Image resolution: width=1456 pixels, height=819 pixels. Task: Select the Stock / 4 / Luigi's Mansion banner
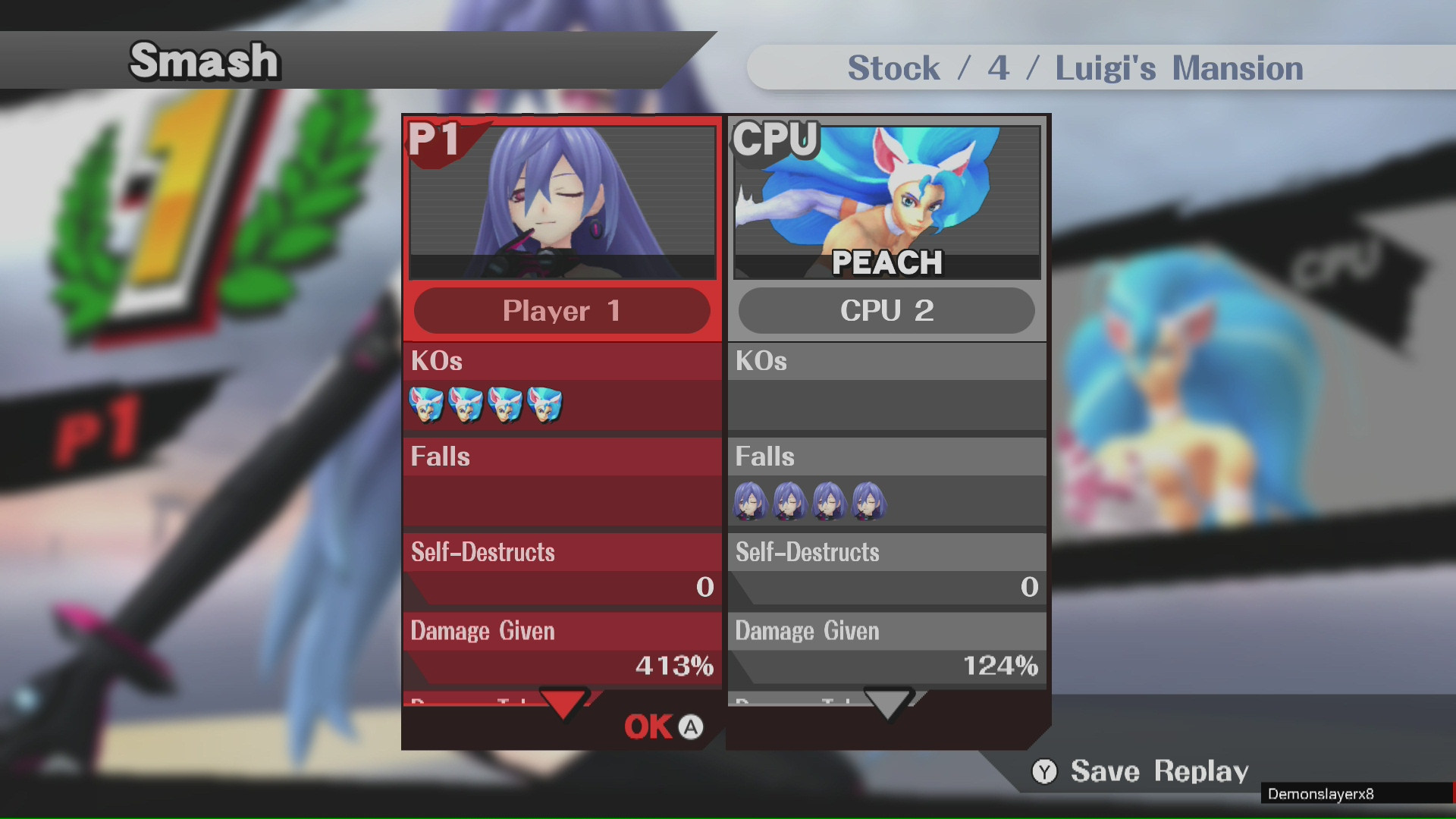pyautogui.click(x=1075, y=67)
